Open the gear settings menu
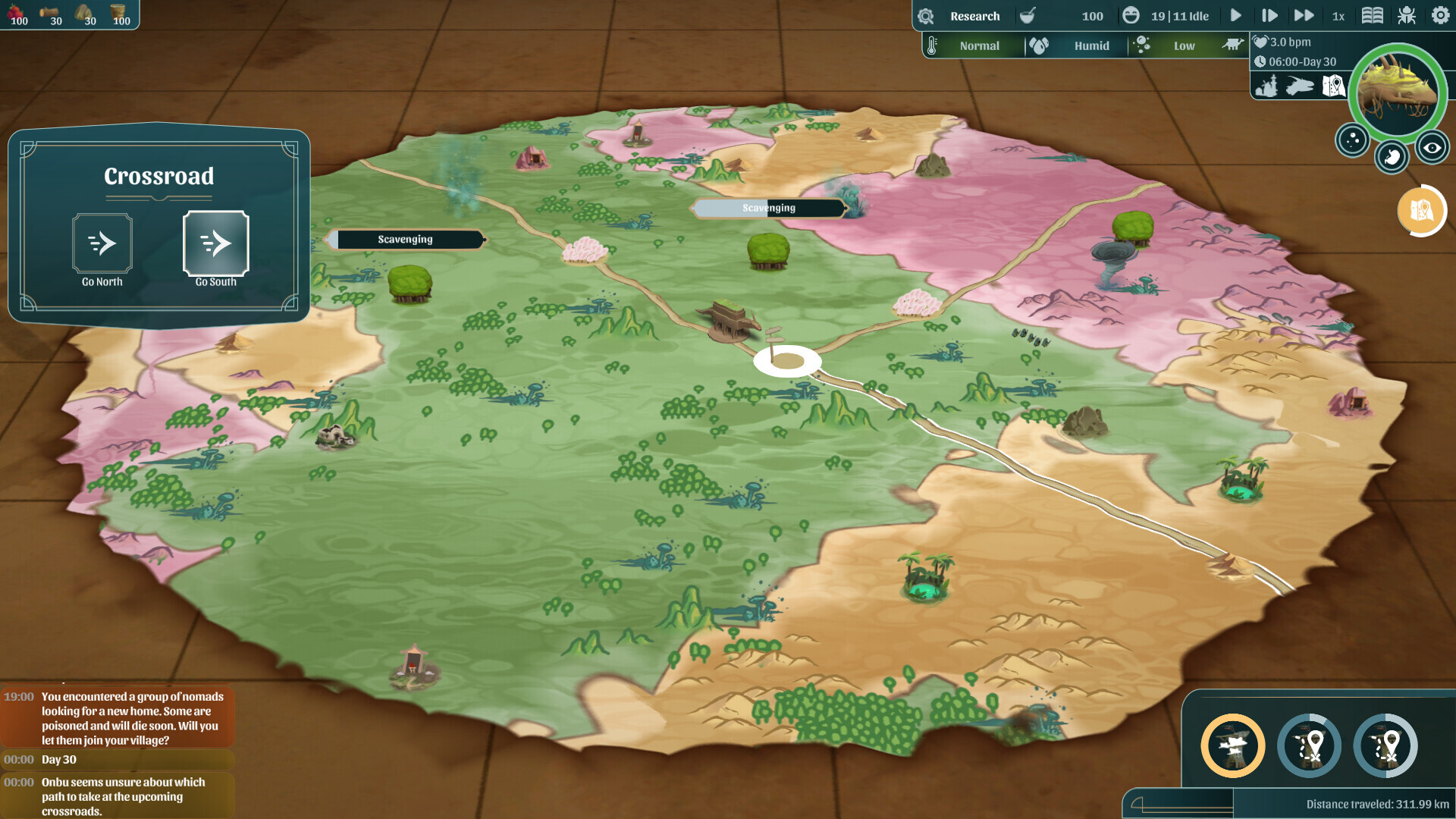This screenshot has height=819, width=1456. 1440,15
